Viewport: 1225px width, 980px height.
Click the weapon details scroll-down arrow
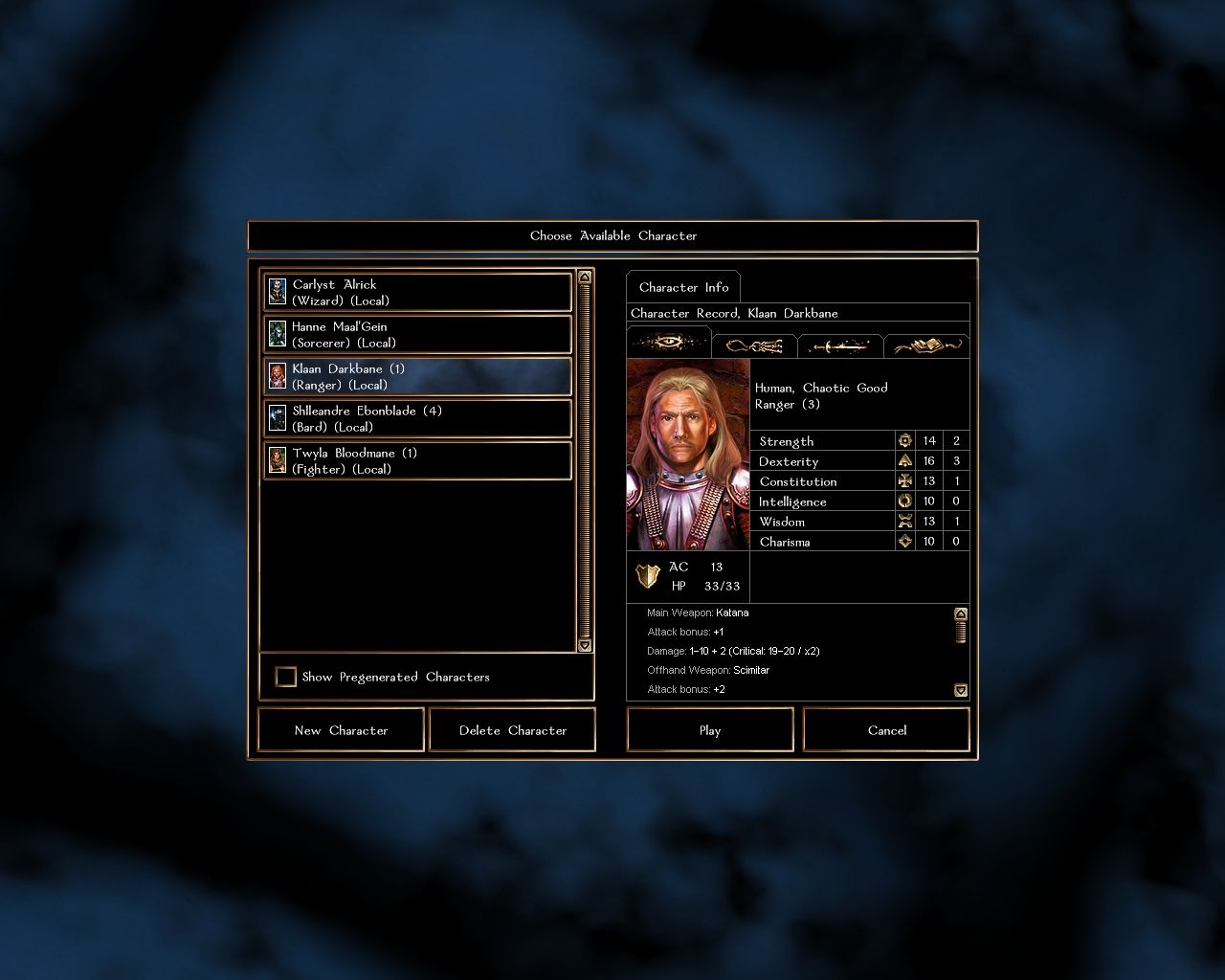pos(961,690)
